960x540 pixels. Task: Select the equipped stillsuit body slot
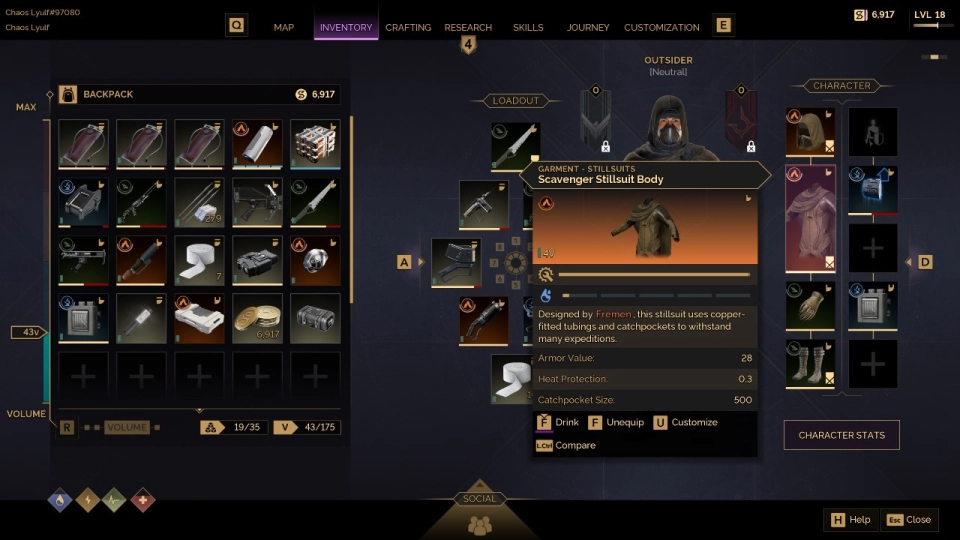[810, 219]
